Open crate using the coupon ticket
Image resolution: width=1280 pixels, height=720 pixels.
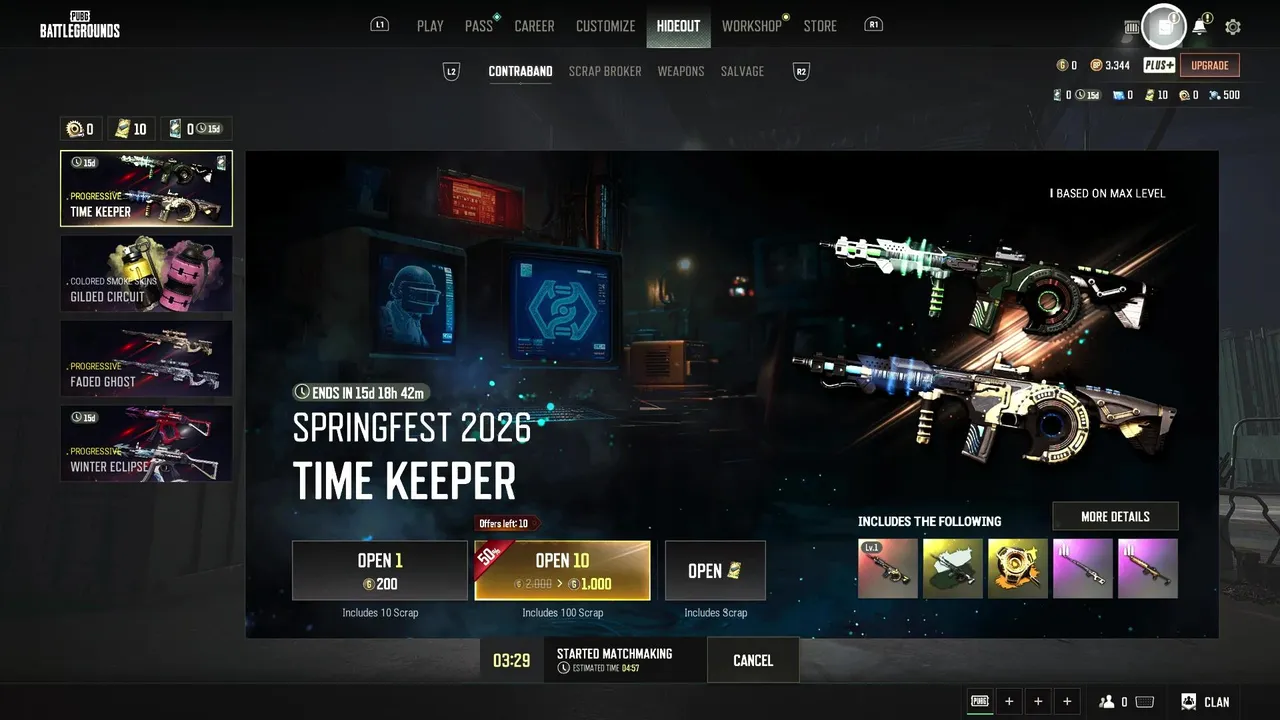pyautogui.click(x=715, y=571)
